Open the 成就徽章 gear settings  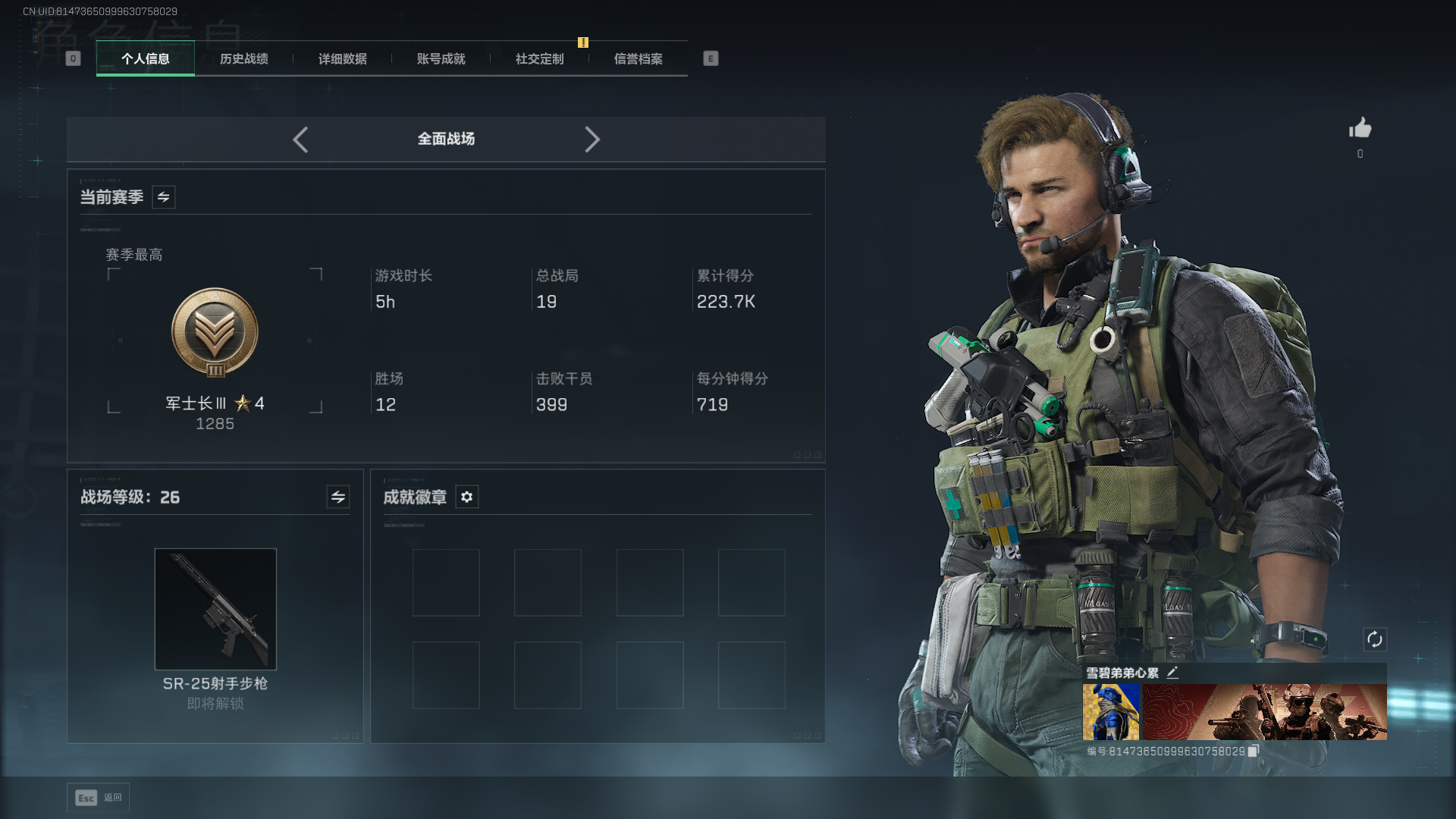467,497
